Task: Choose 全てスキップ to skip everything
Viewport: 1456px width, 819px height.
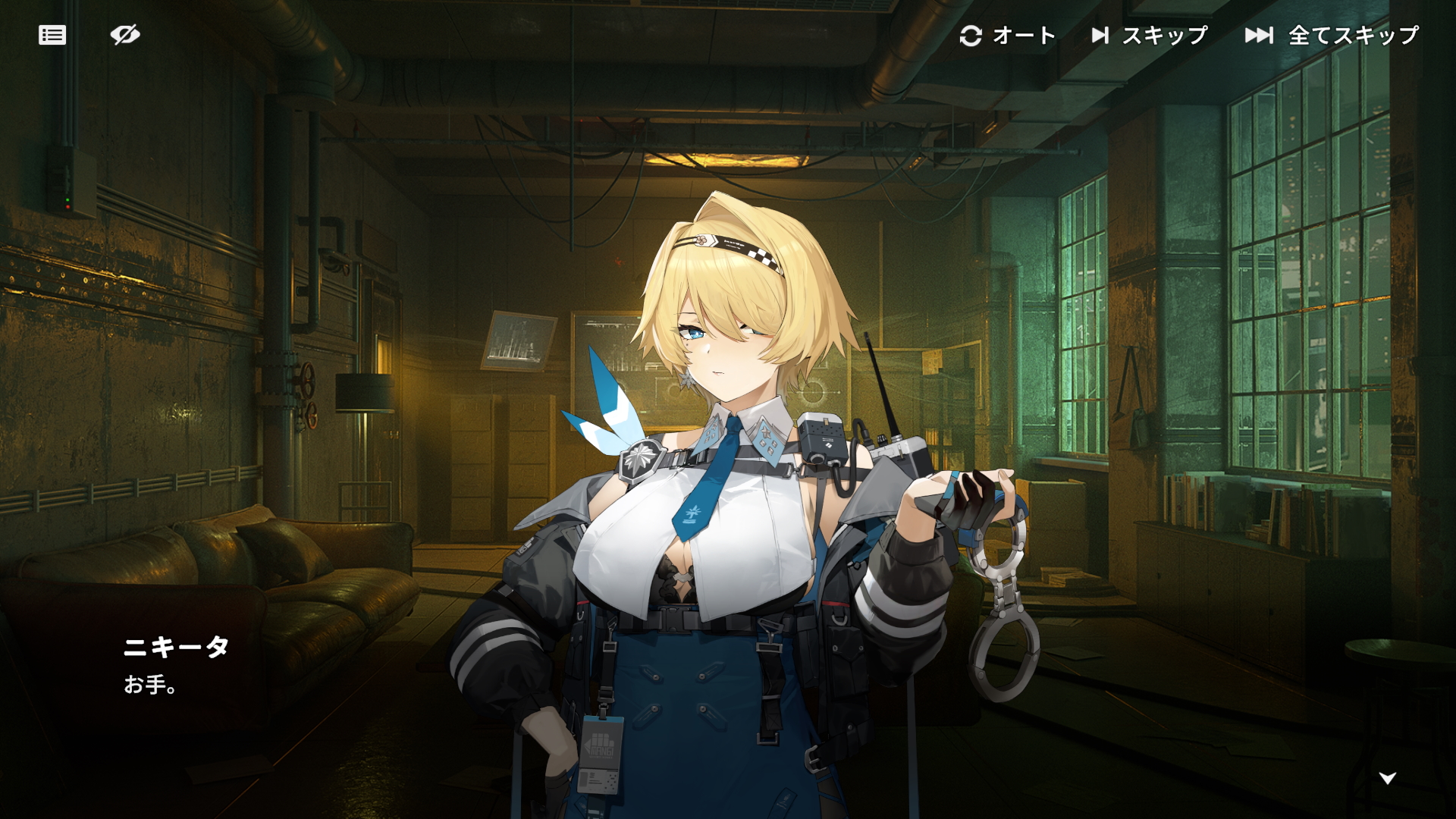Action: tap(1332, 36)
